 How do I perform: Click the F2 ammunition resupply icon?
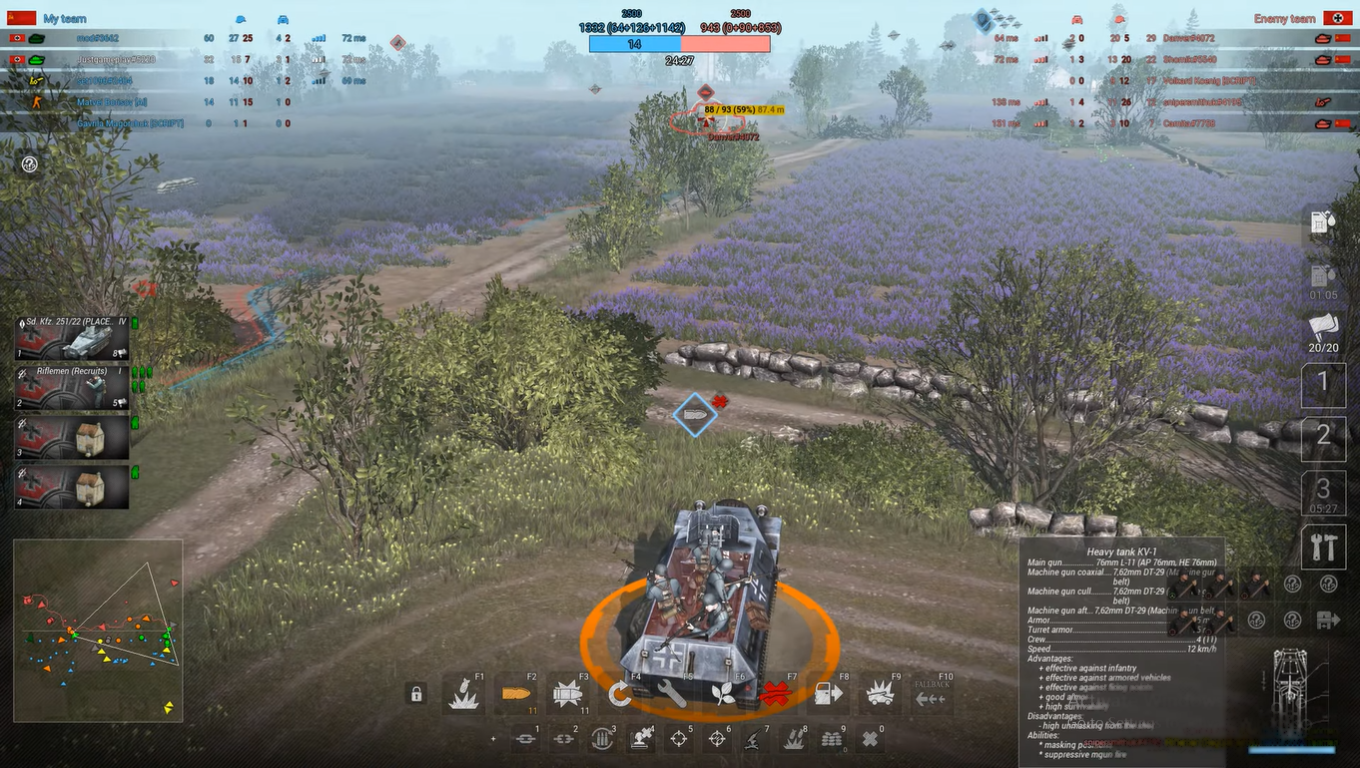(x=516, y=692)
